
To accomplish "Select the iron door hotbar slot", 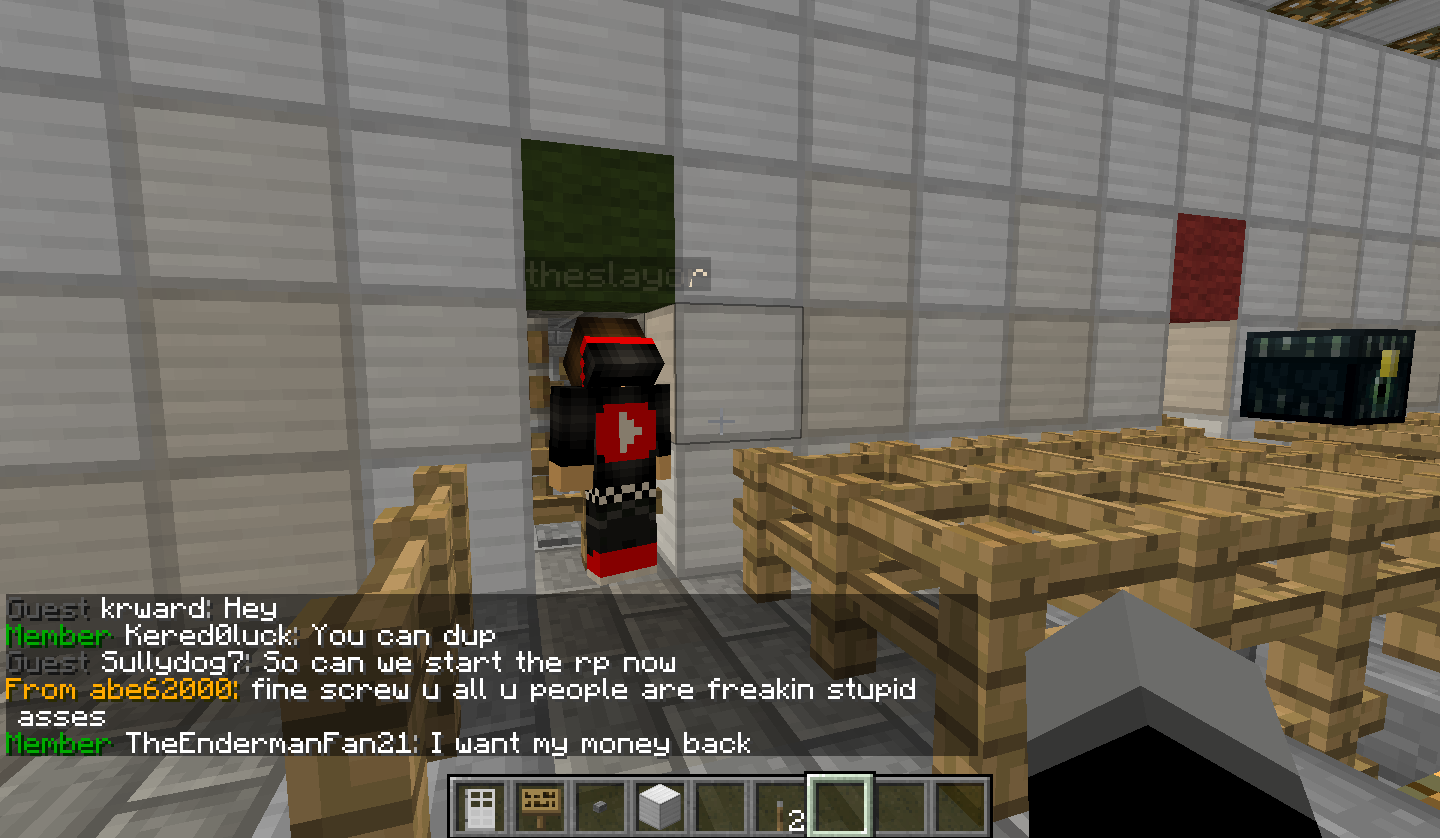I will pyautogui.click(x=481, y=806).
